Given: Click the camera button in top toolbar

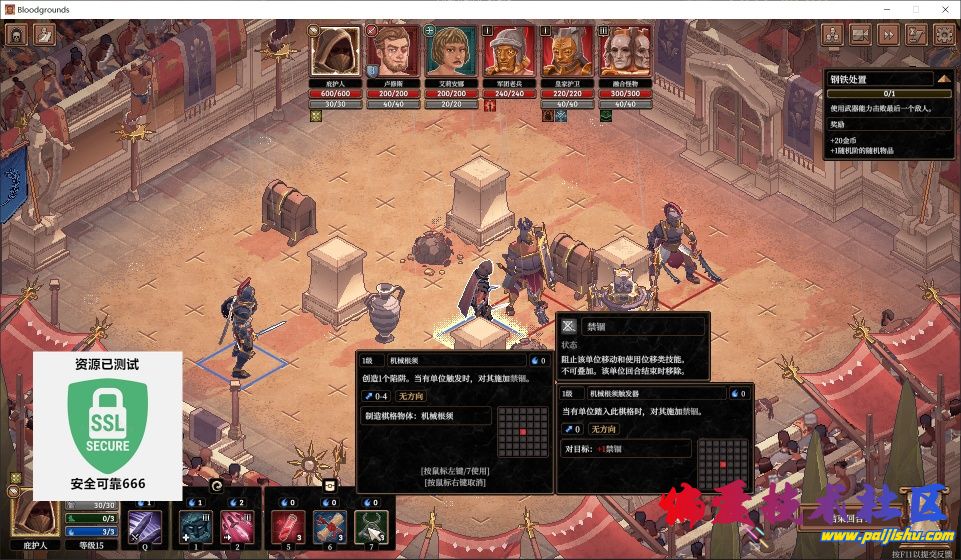Looking at the screenshot, I should [x=859, y=34].
